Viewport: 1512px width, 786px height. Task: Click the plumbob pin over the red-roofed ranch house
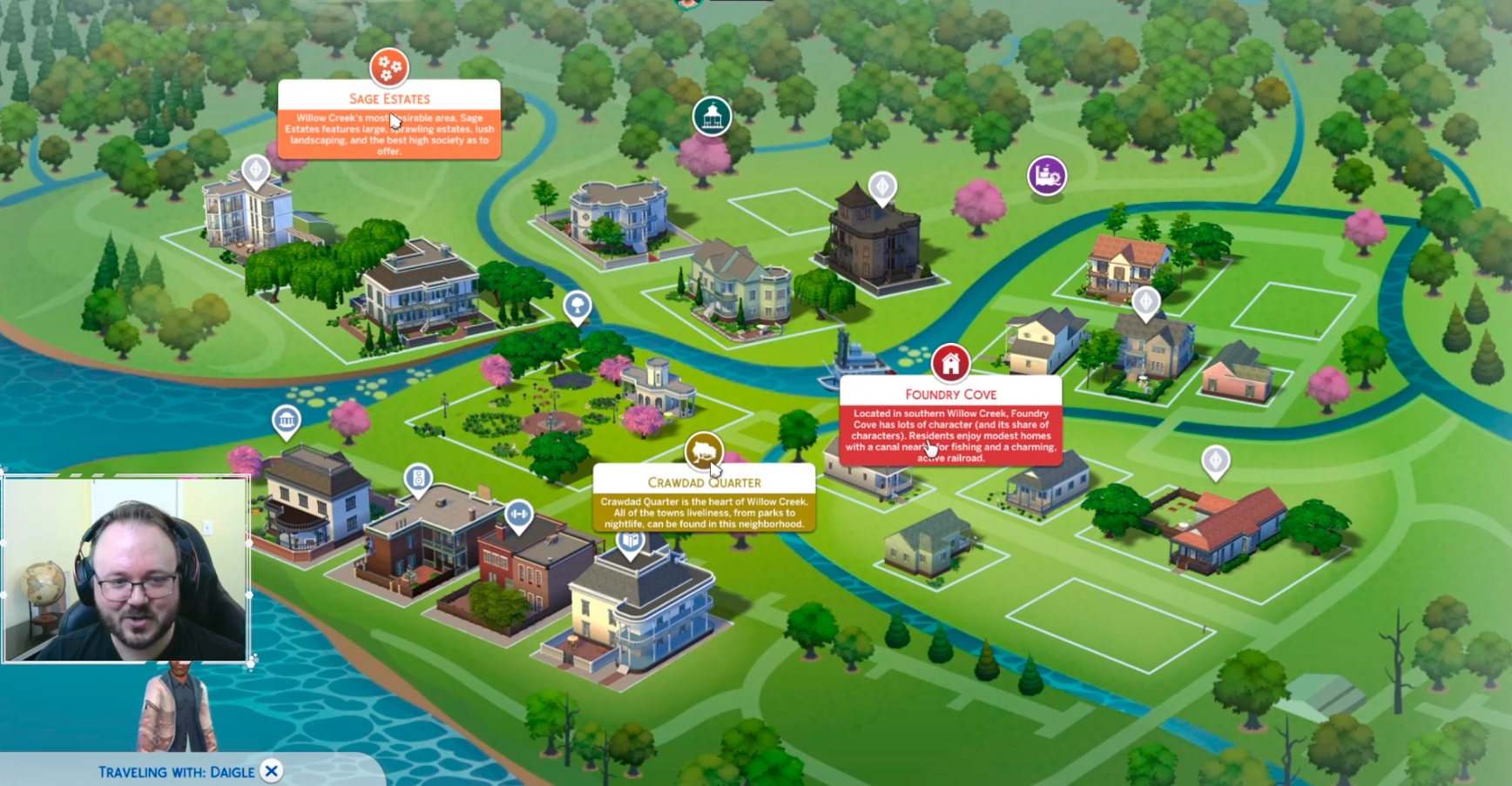tap(1215, 460)
